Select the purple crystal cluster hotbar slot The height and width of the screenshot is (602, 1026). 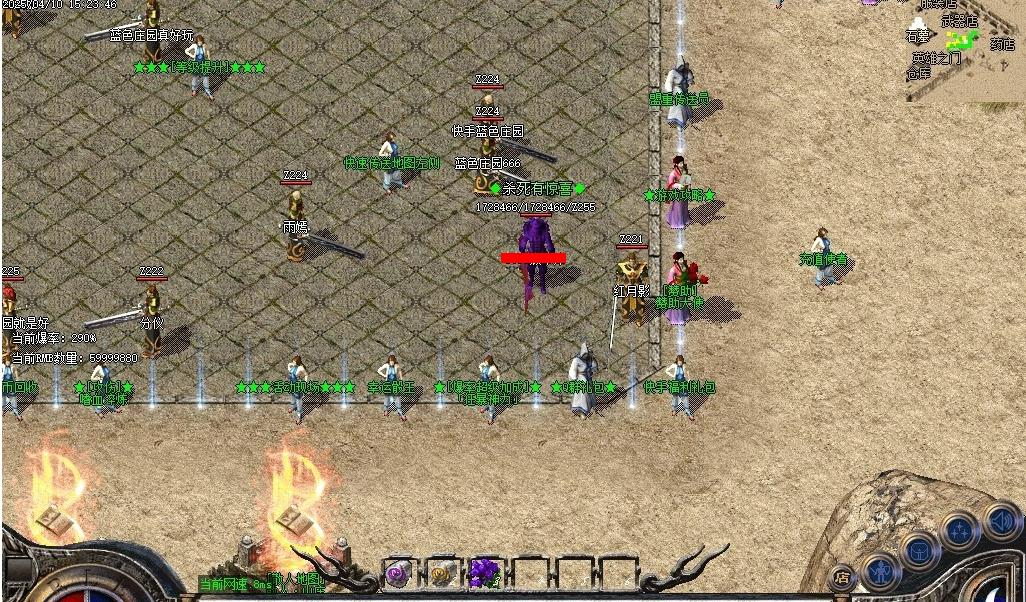pyautogui.click(x=484, y=573)
